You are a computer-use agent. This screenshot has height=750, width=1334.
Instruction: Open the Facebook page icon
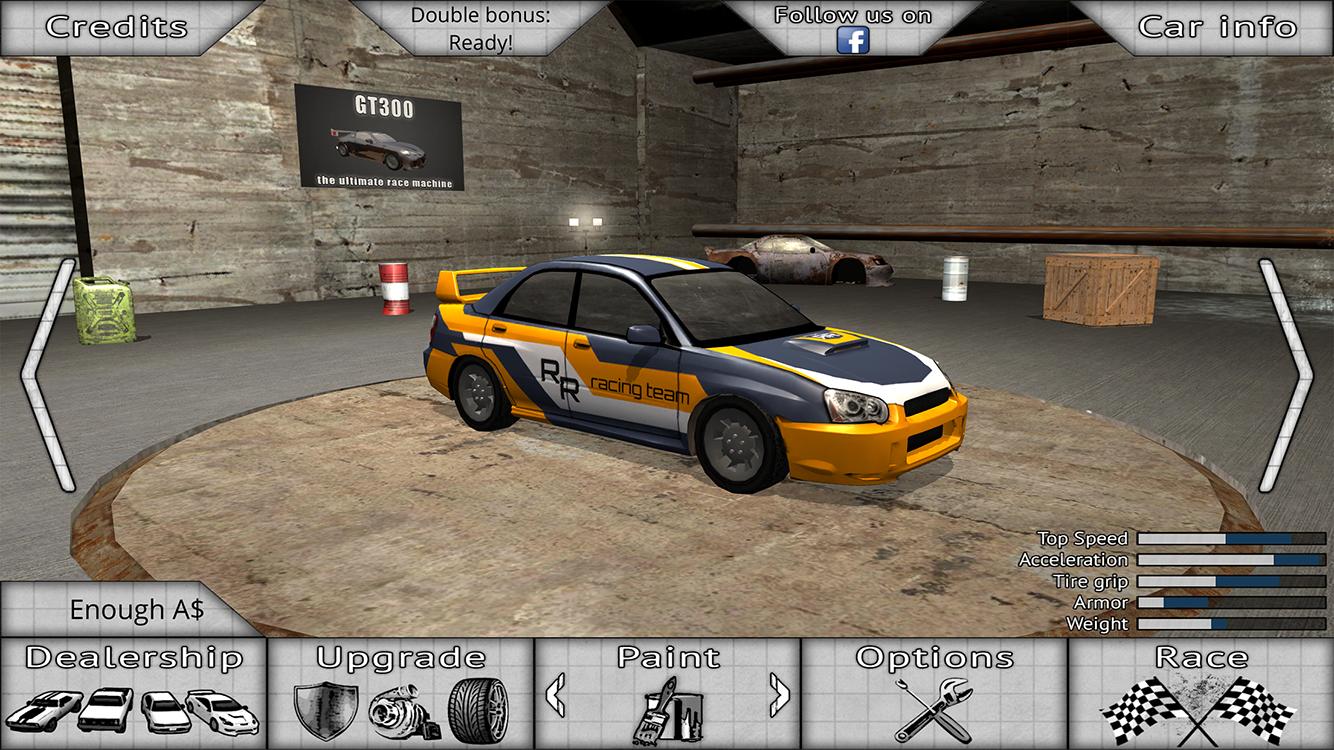click(x=852, y=41)
